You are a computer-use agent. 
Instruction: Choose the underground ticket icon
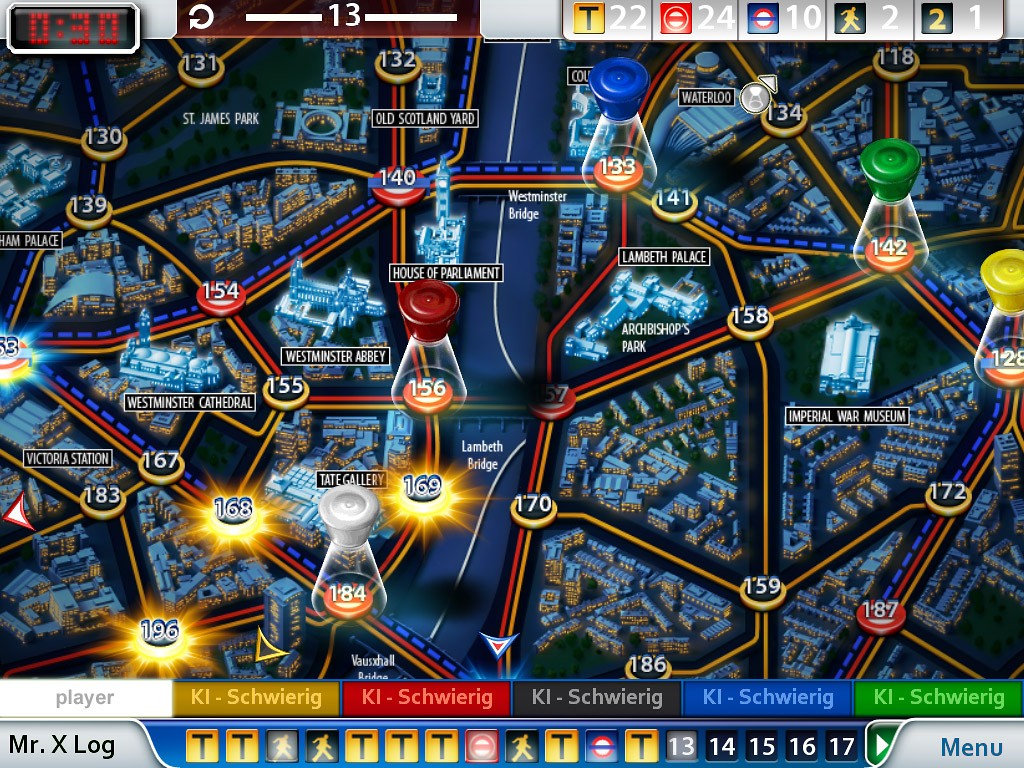[x=764, y=18]
